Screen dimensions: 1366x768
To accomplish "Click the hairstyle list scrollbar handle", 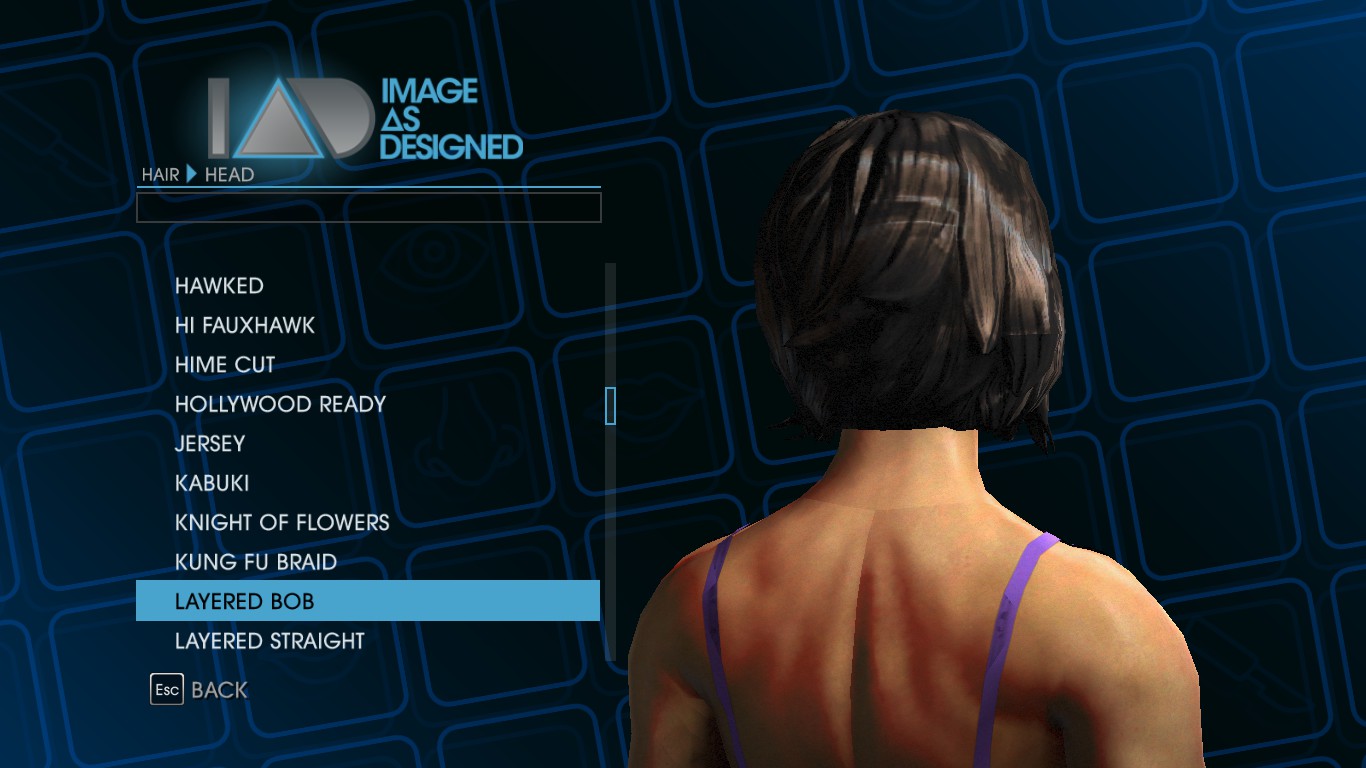I will [x=610, y=406].
